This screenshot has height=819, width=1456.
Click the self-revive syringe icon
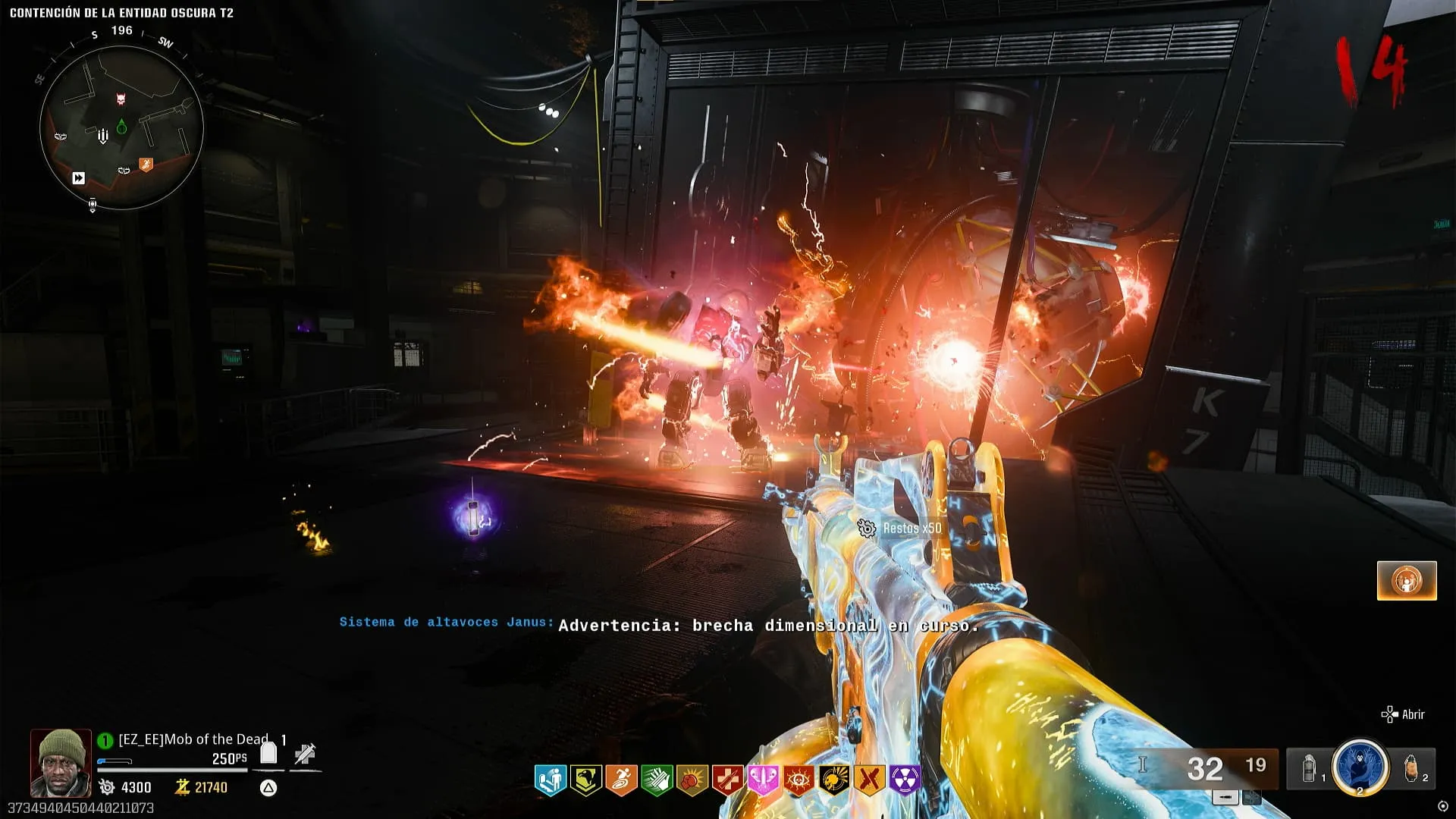pos(305,754)
